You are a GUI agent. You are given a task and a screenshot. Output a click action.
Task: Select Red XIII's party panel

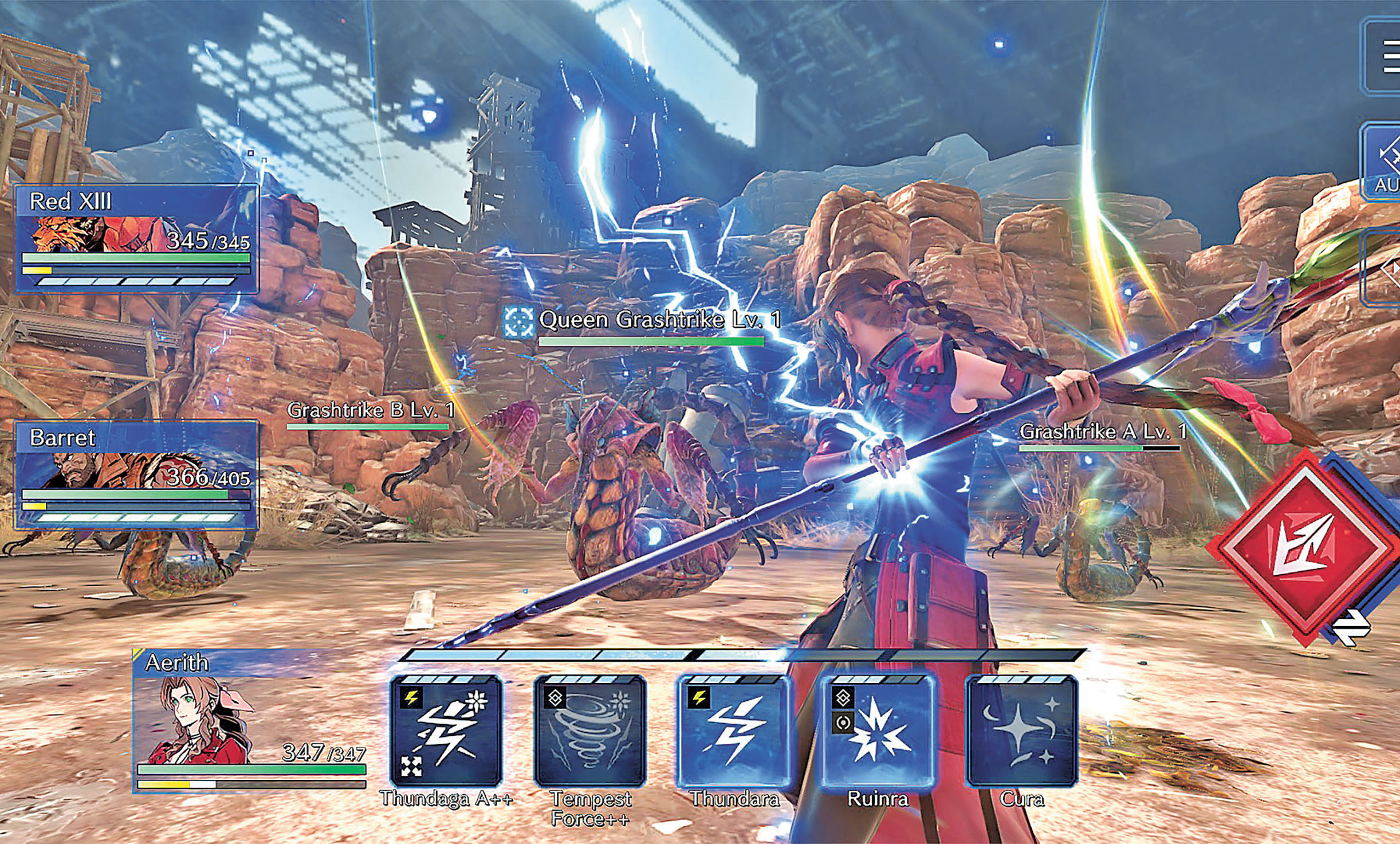136,238
